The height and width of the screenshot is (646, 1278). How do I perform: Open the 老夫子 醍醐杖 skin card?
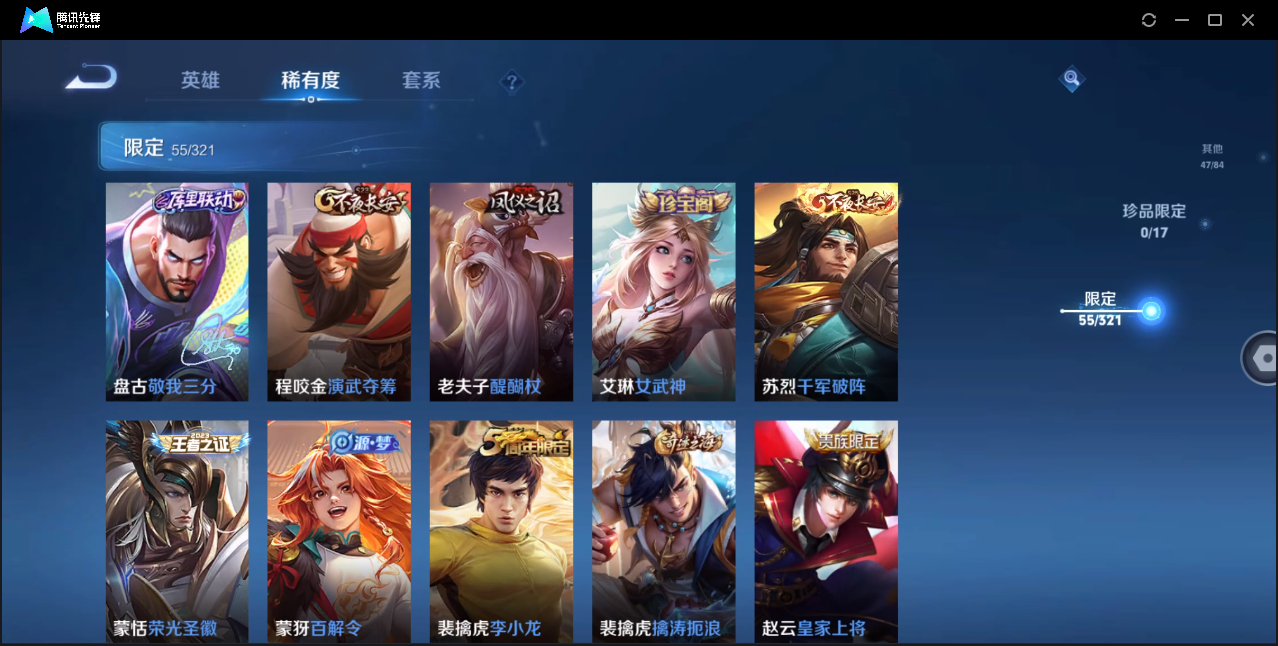[501, 292]
